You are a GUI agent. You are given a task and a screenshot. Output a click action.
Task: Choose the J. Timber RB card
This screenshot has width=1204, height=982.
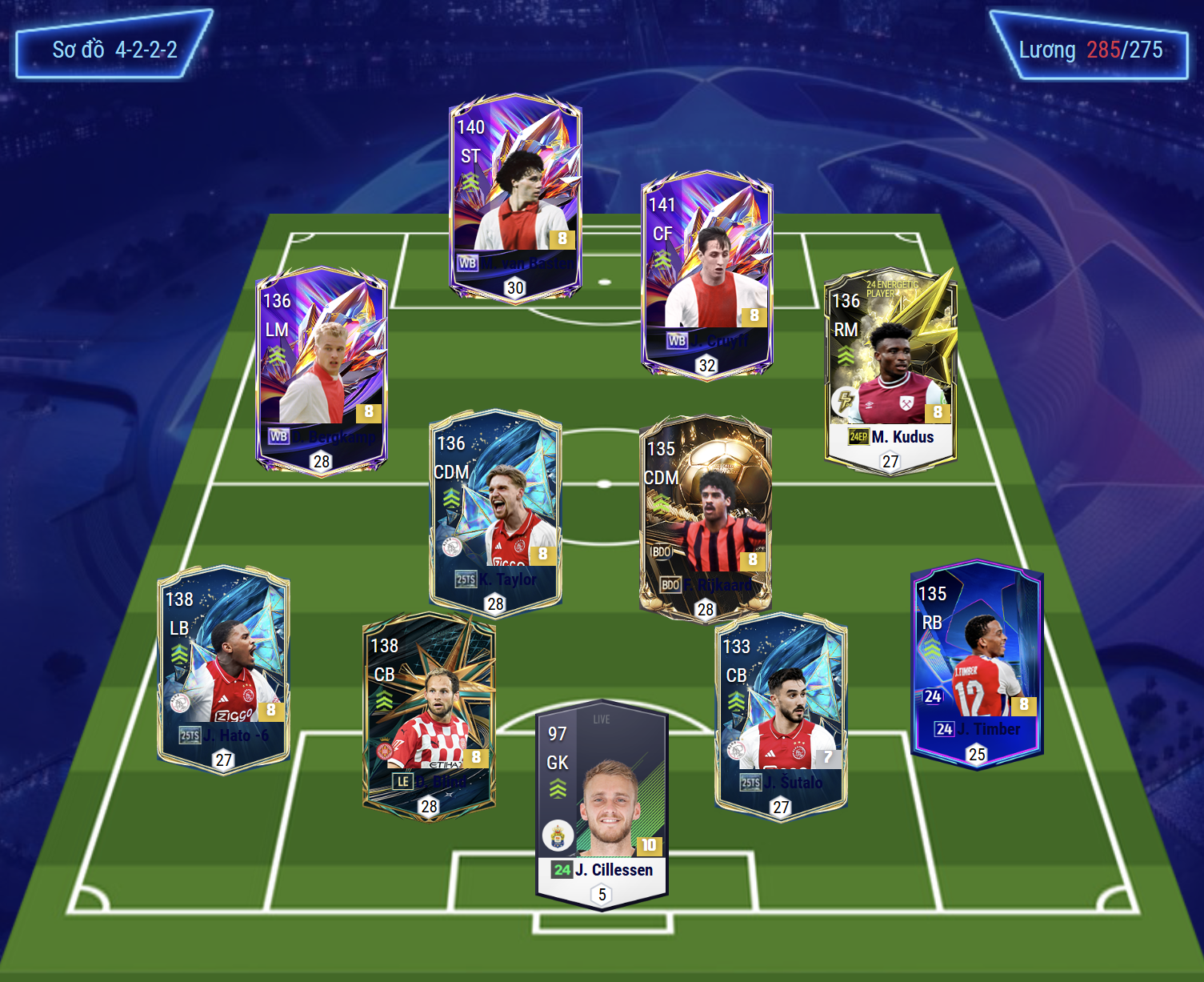tap(977, 663)
